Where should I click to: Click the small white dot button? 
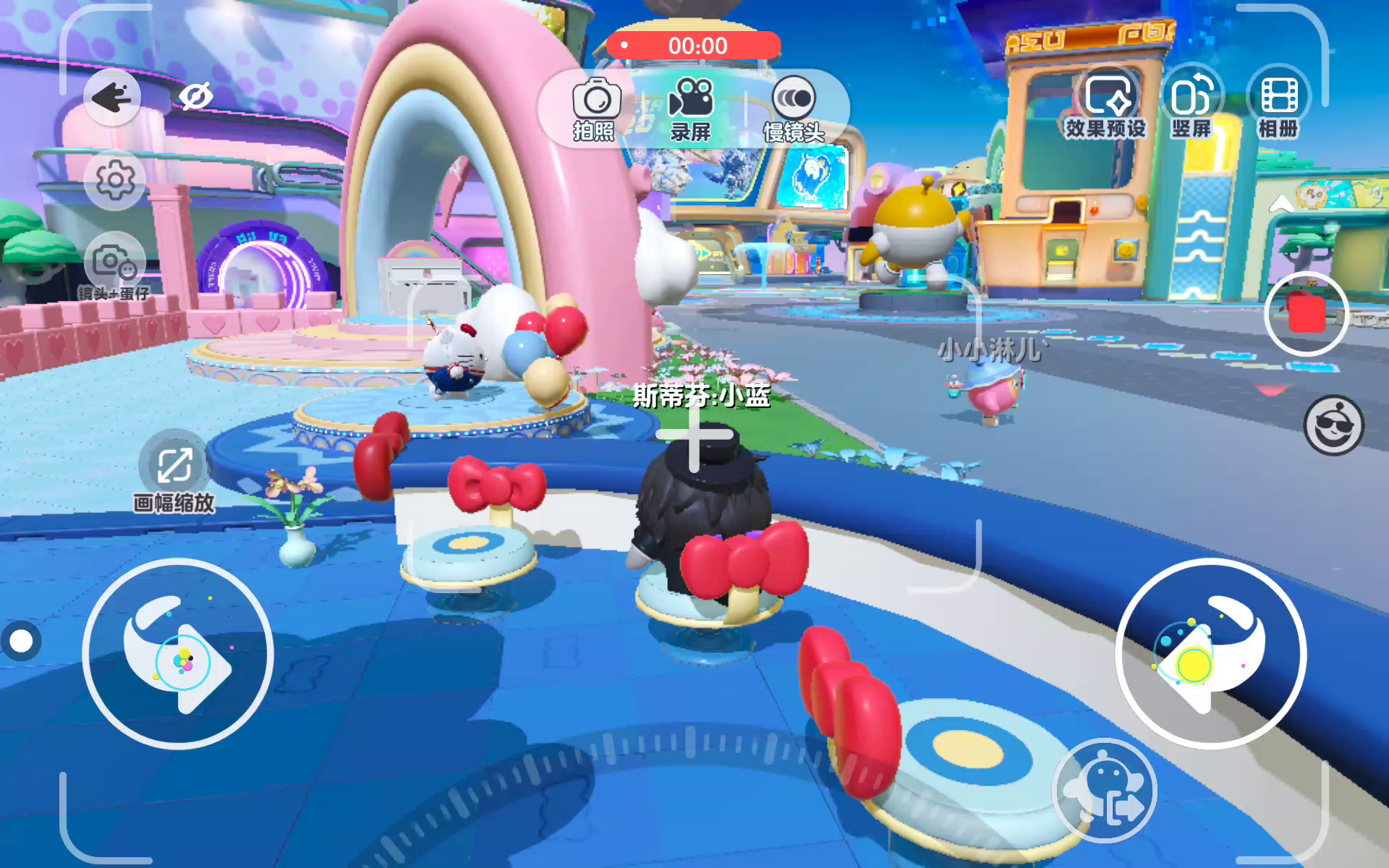coord(21,641)
